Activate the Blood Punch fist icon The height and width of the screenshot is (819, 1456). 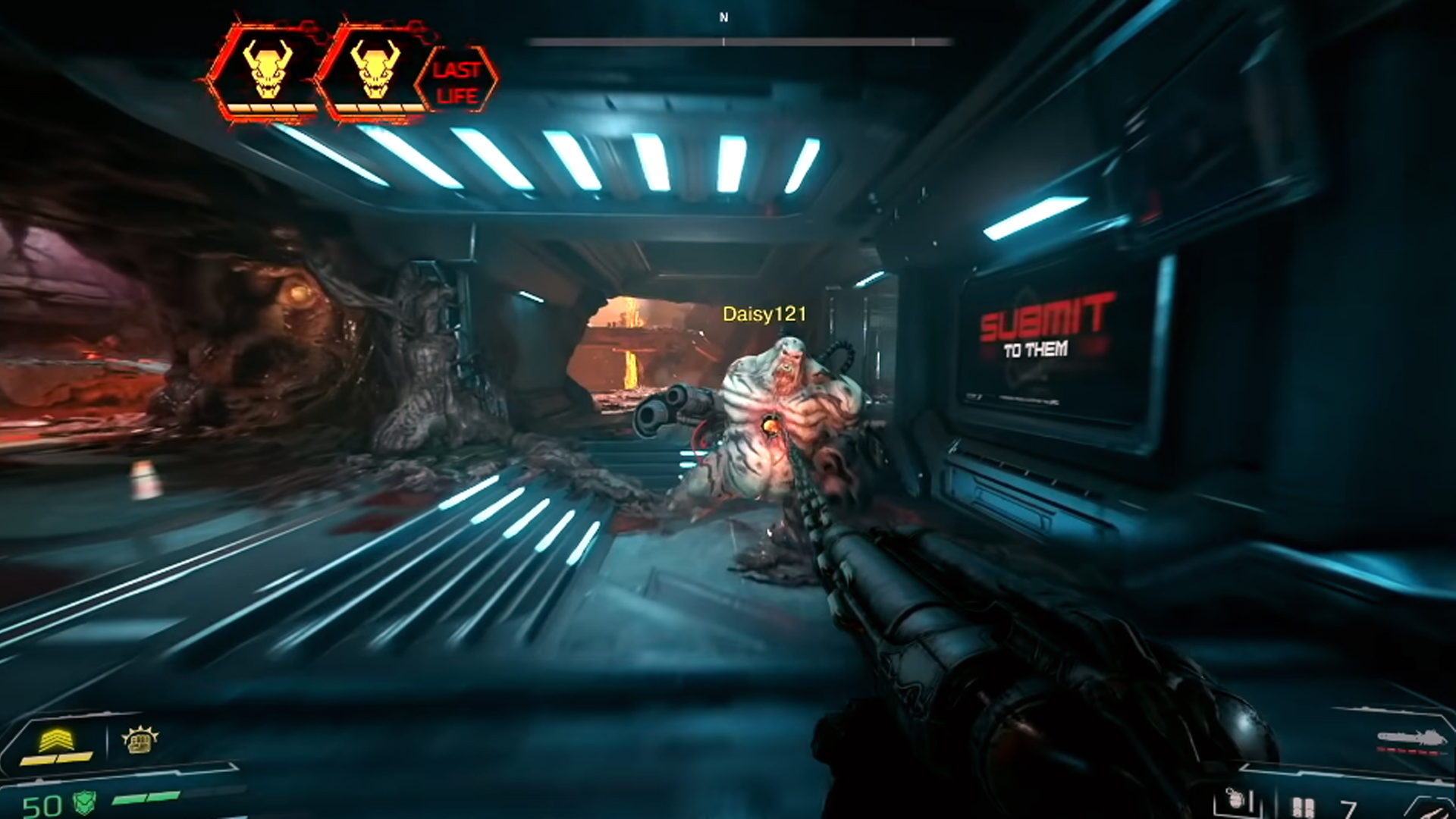click(x=140, y=741)
